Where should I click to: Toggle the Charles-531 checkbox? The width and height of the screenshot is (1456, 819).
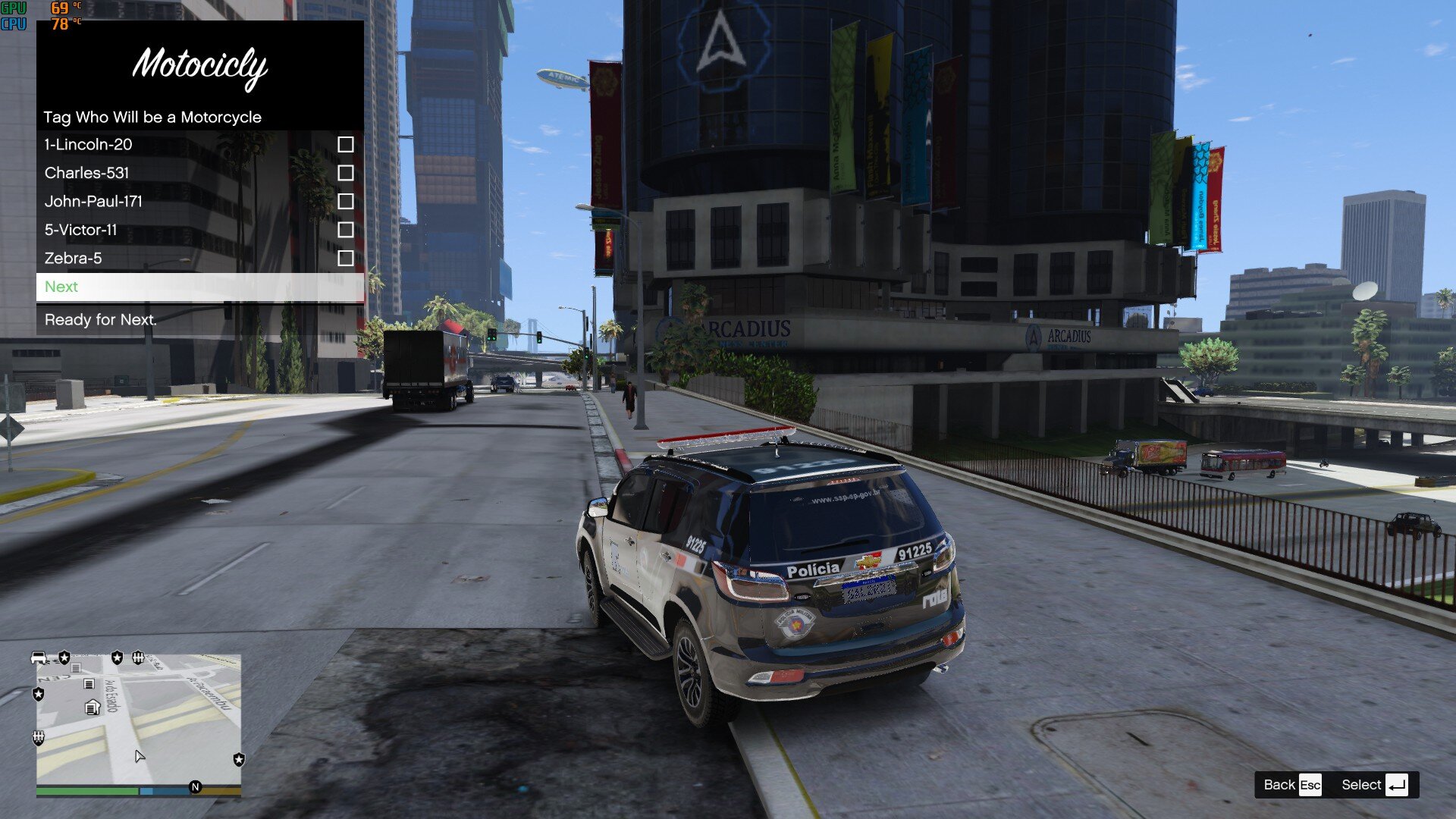[x=345, y=173]
